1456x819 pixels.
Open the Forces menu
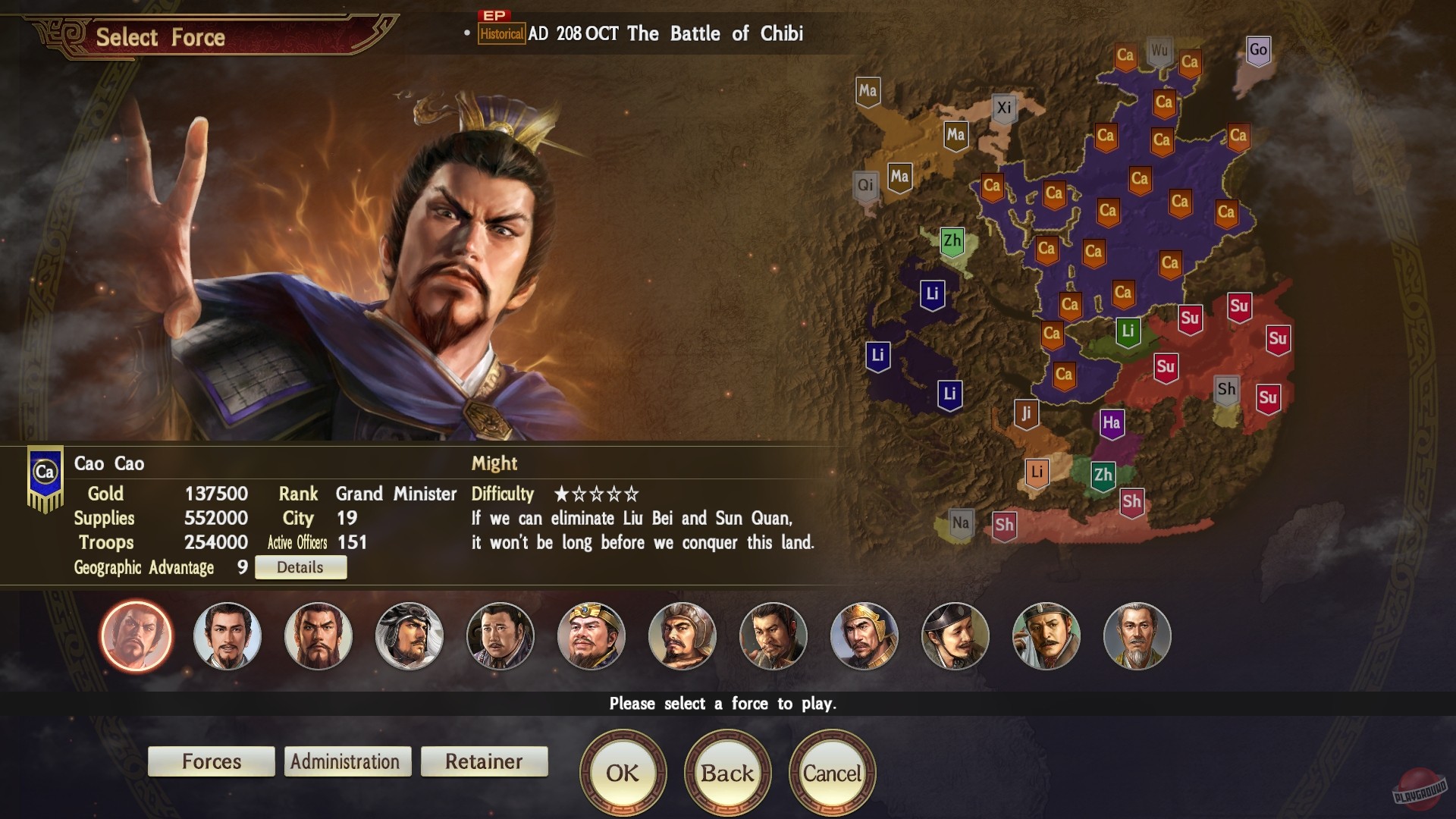[x=211, y=761]
